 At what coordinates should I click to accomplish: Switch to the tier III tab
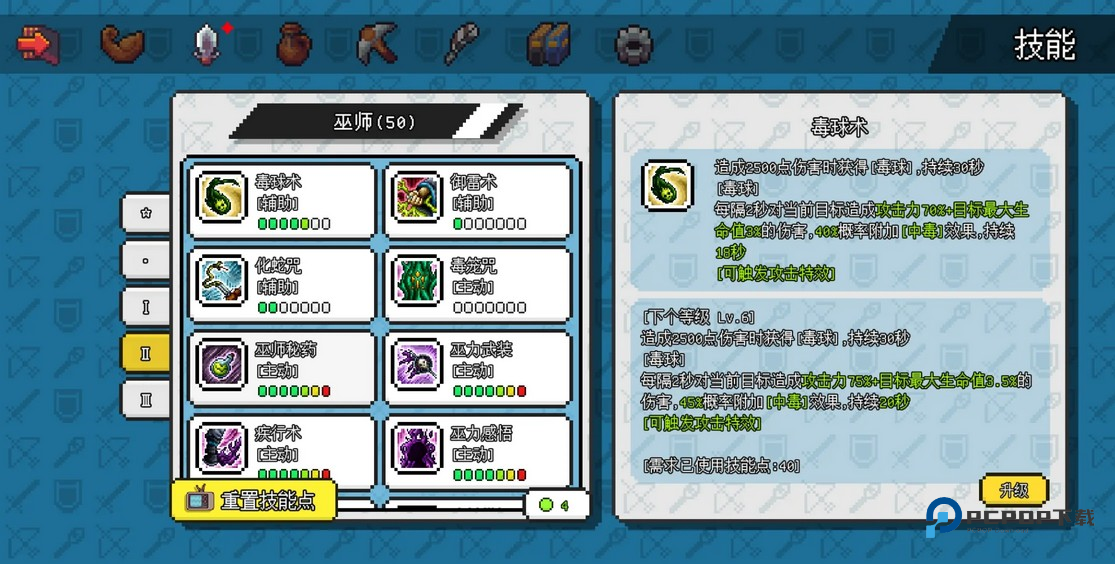coord(146,400)
